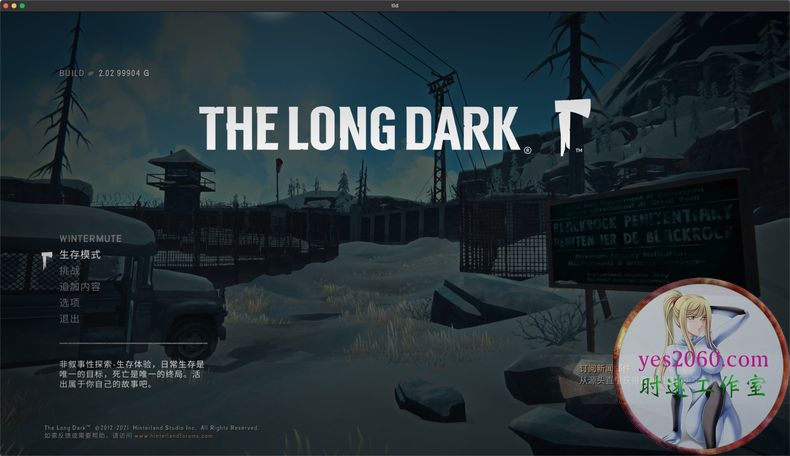Open 追加内容 (Additional Content)

(x=80, y=287)
